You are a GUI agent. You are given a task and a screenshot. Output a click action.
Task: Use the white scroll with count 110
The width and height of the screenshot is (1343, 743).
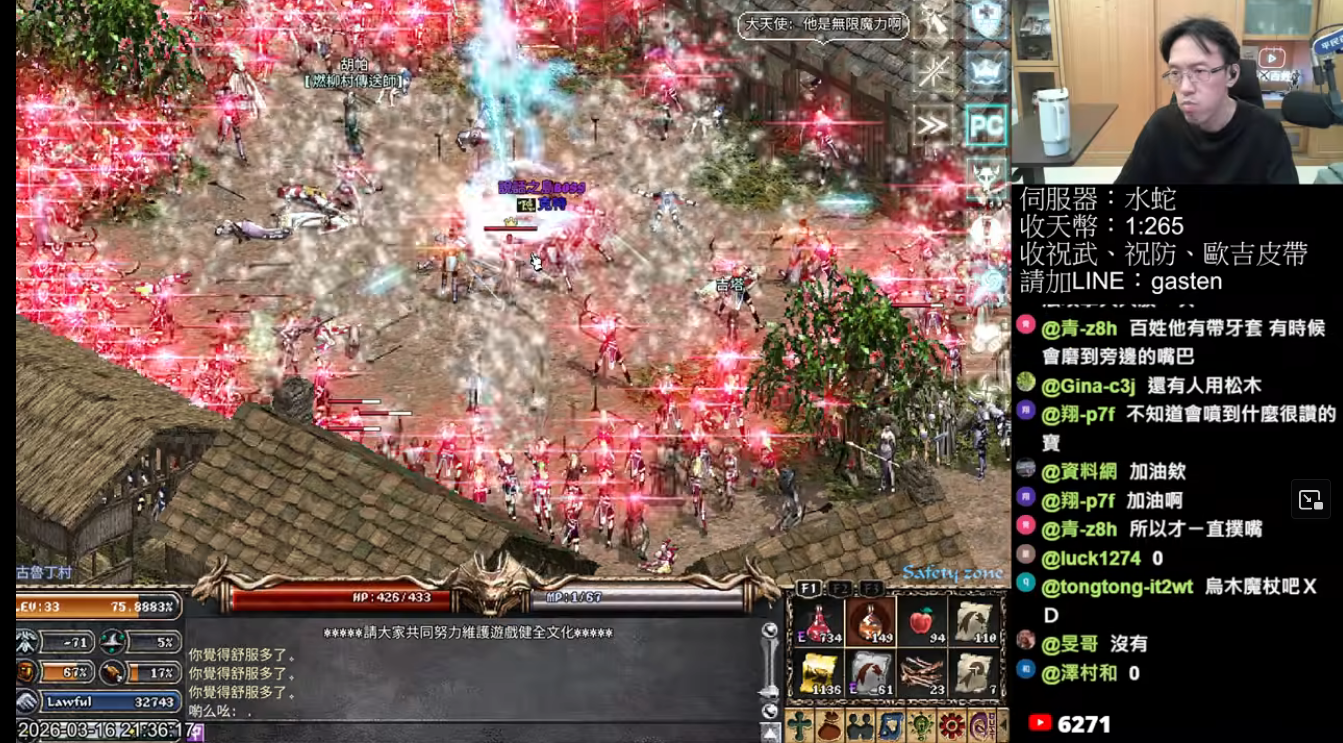[x=974, y=622]
